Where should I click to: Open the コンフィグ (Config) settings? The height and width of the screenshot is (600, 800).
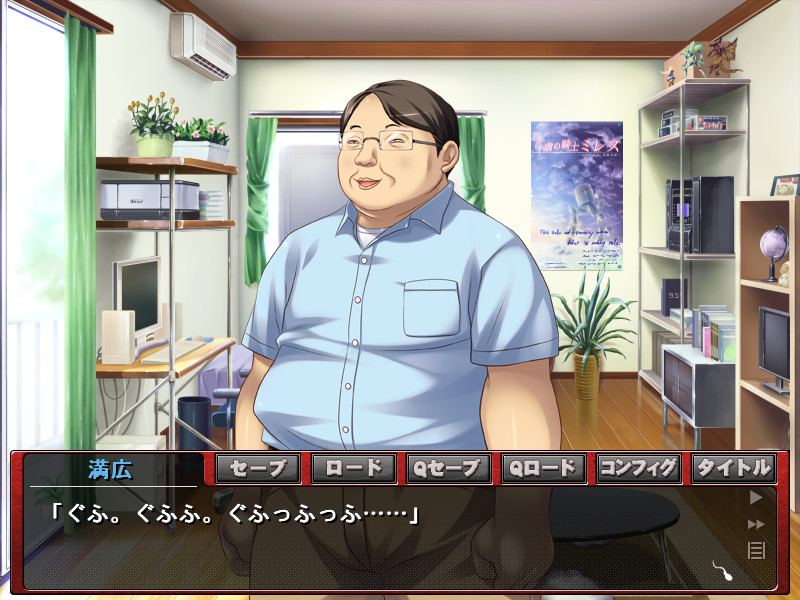coord(638,468)
